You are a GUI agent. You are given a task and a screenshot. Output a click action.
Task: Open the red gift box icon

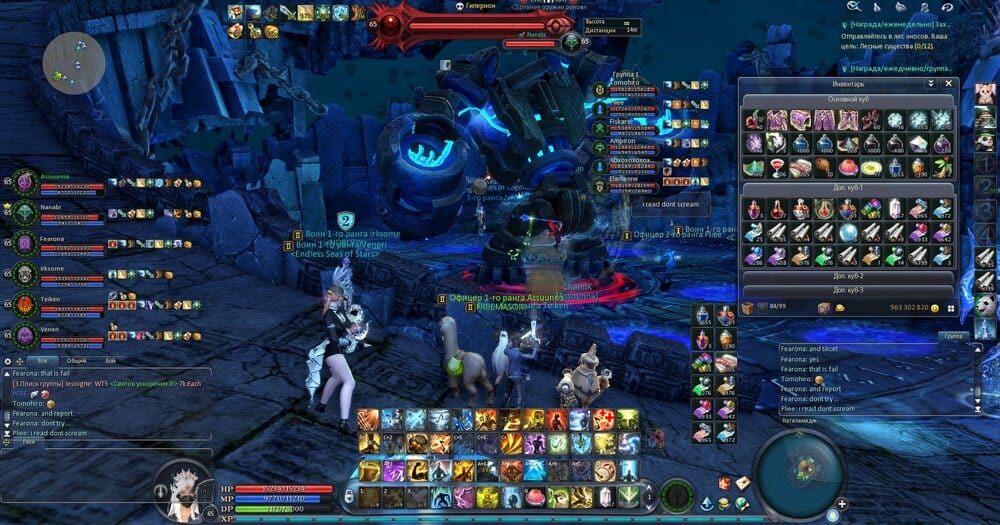[x=723, y=483]
